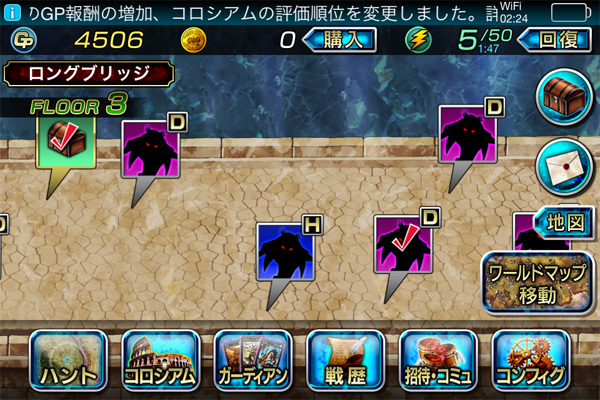Open the コロシアム (Colosseum) menu
This screenshot has height=400, width=600.
(160, 361)
